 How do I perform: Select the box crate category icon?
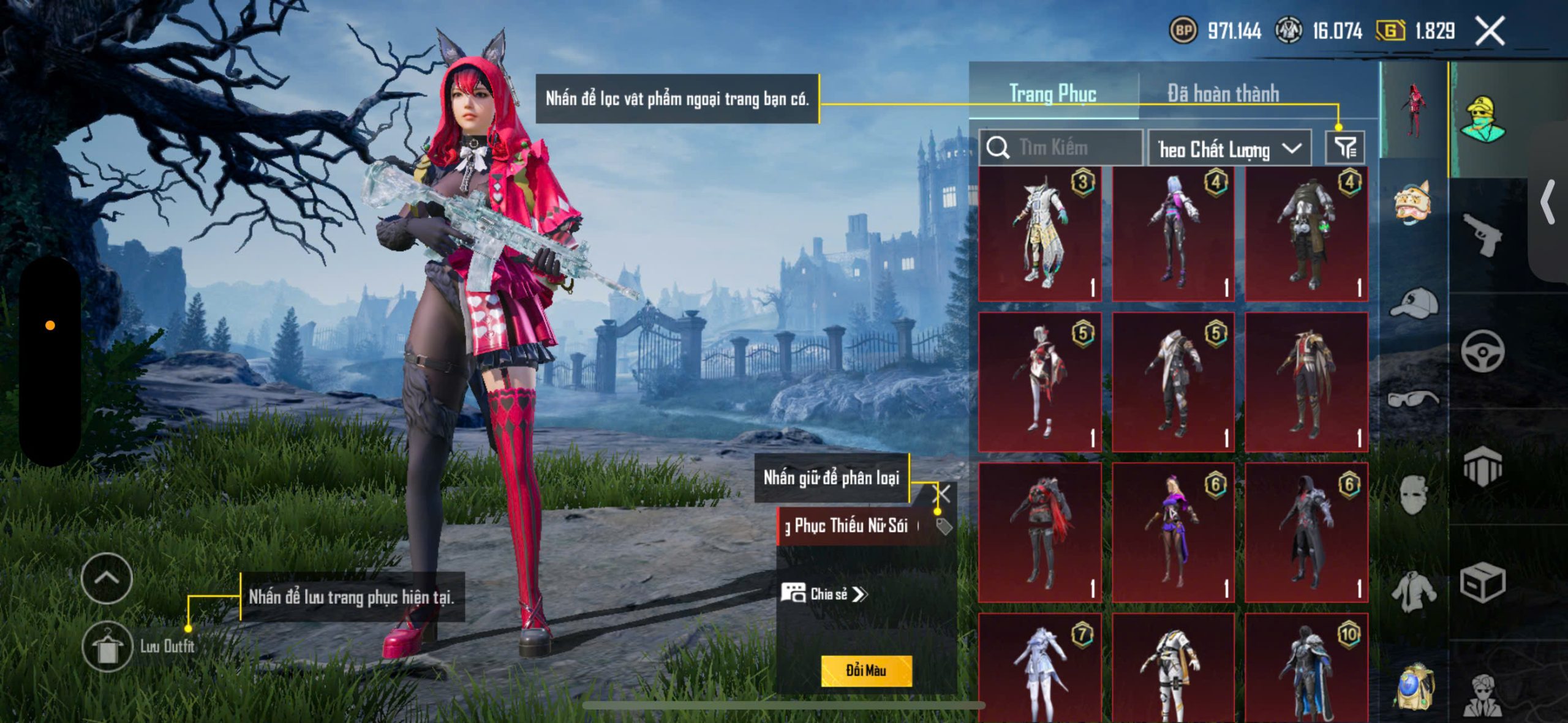pos(1482,583)
